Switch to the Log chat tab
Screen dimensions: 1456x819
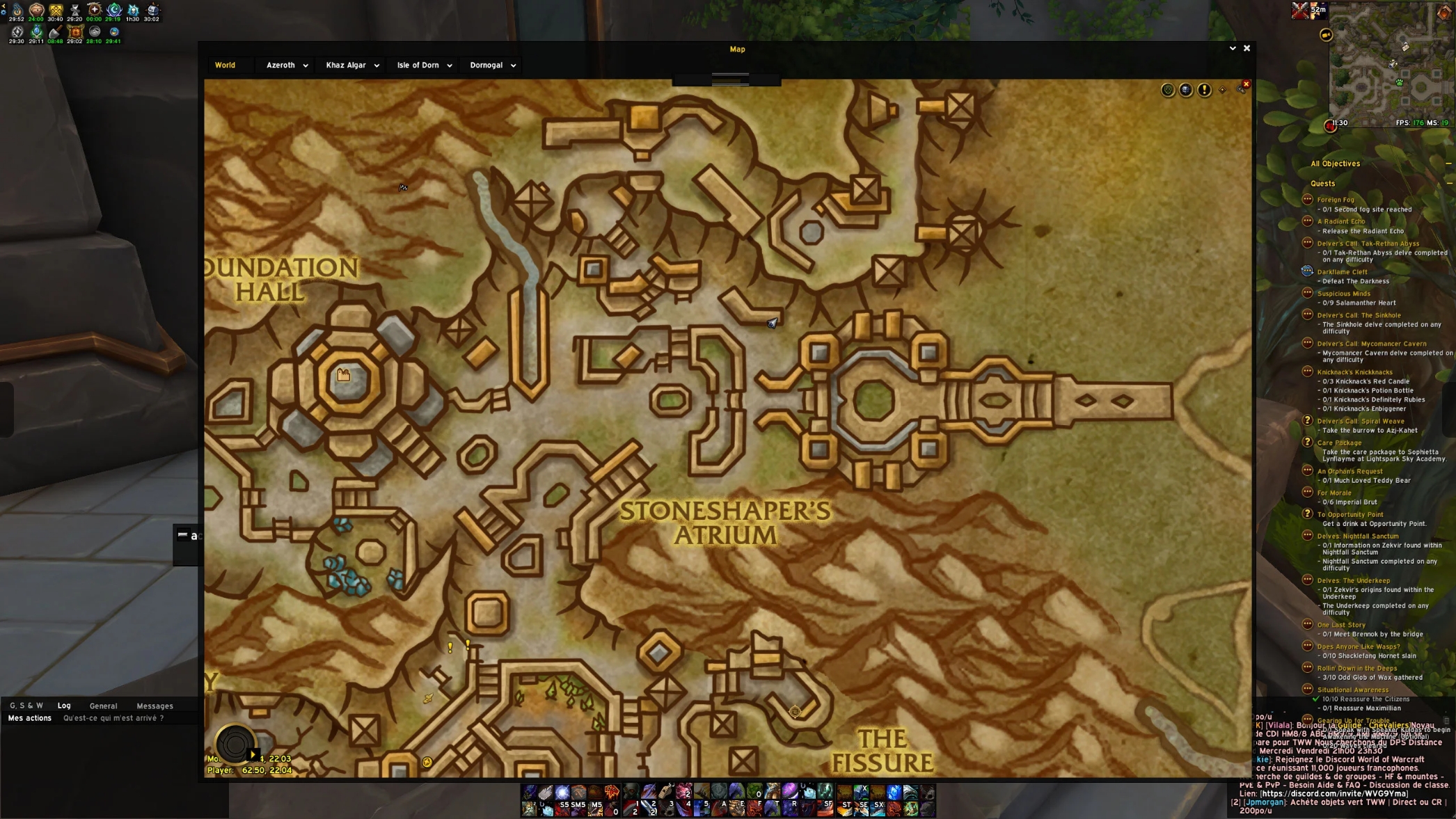click(x=64, y=706)
